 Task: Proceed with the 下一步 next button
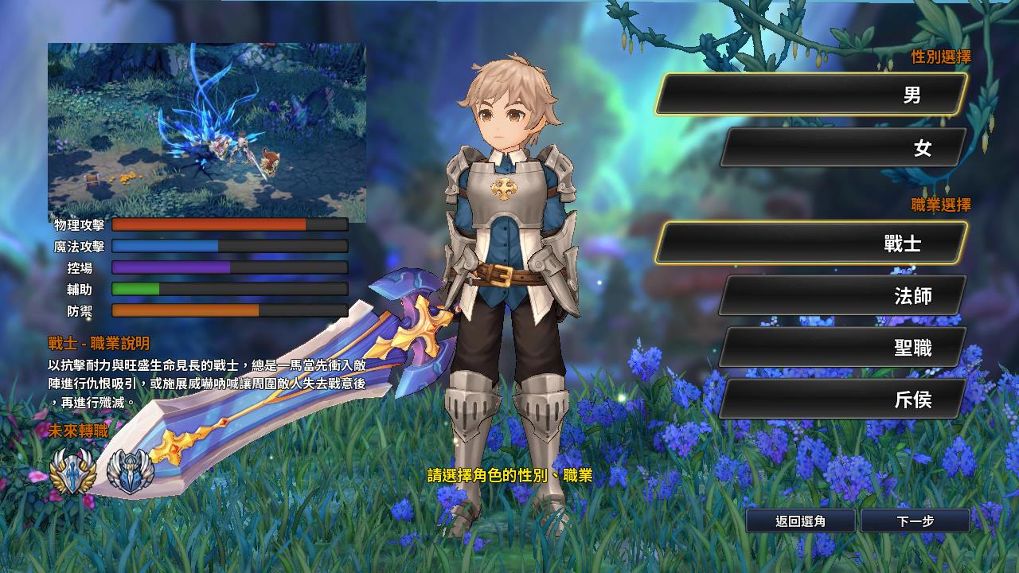point(915,521)
